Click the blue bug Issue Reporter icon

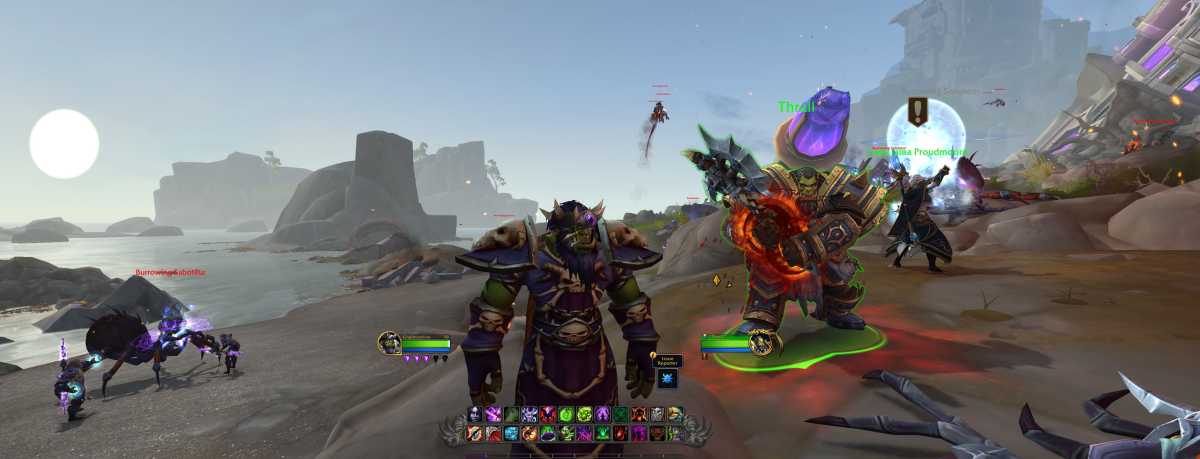667,378
